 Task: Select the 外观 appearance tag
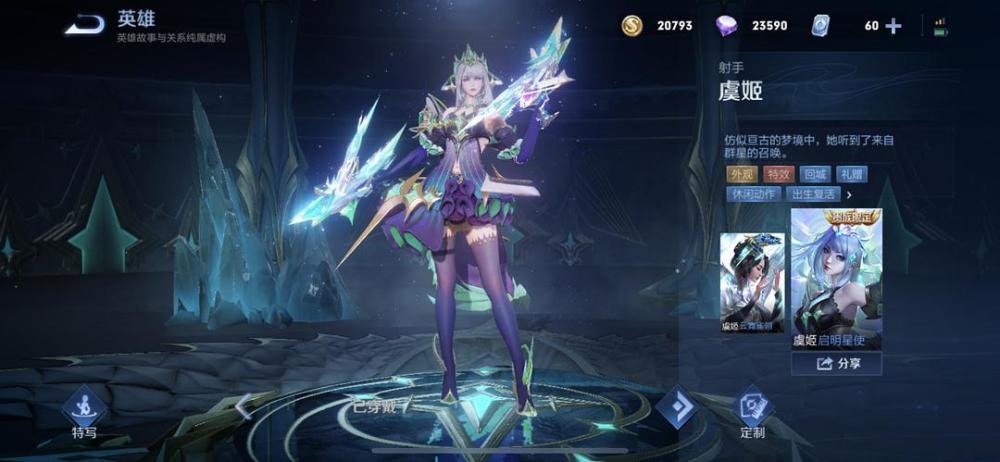(741, 174)
